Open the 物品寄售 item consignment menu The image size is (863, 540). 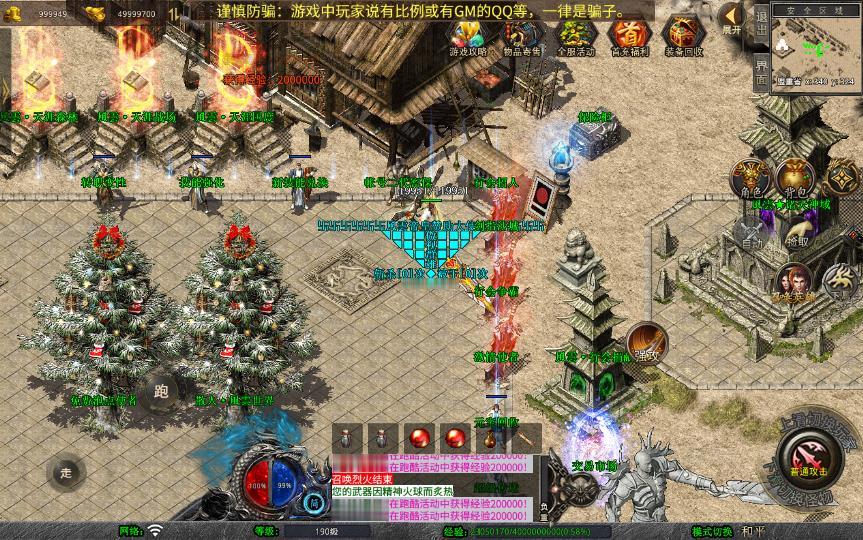(x=522, y=37)
